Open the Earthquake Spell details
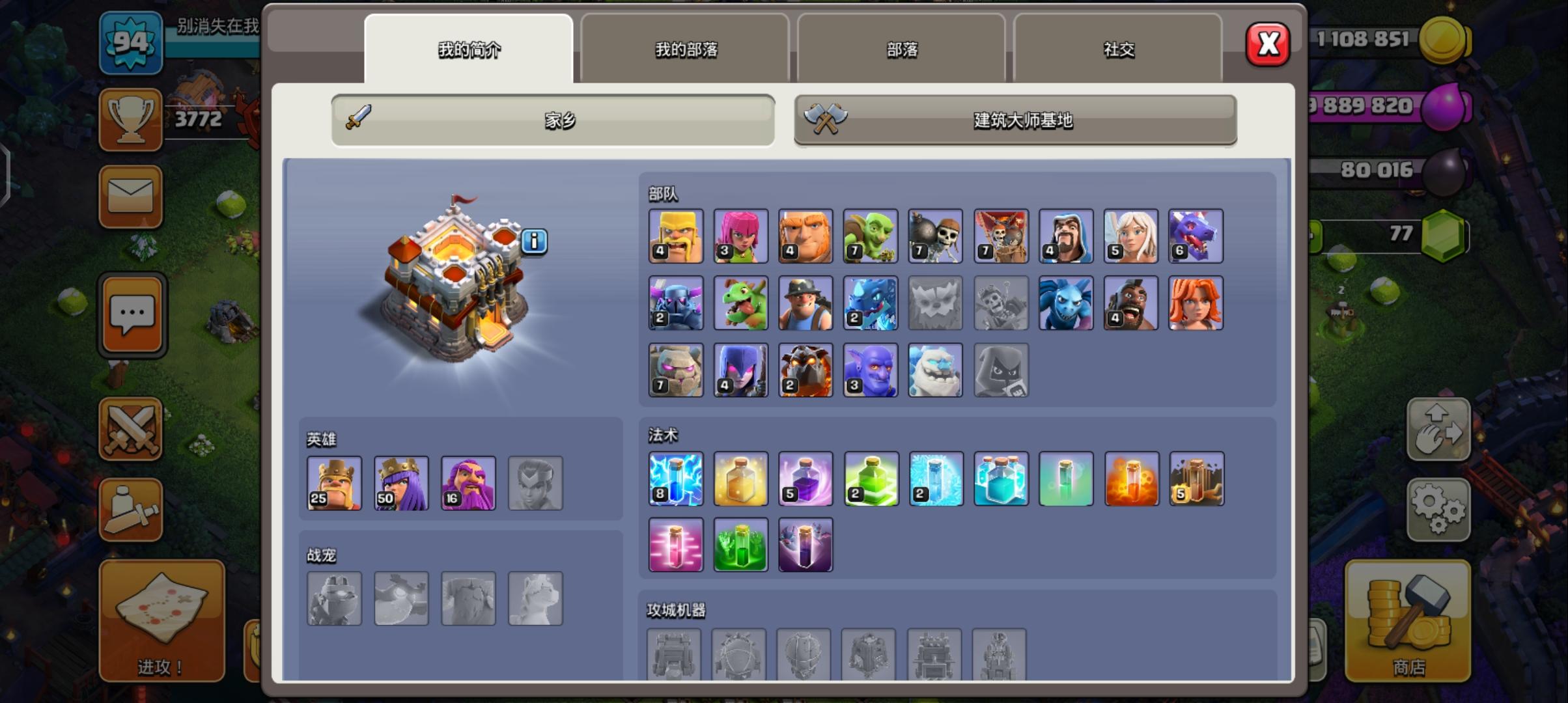This screenshot has width=1568, height=703. coord(1196,478)
